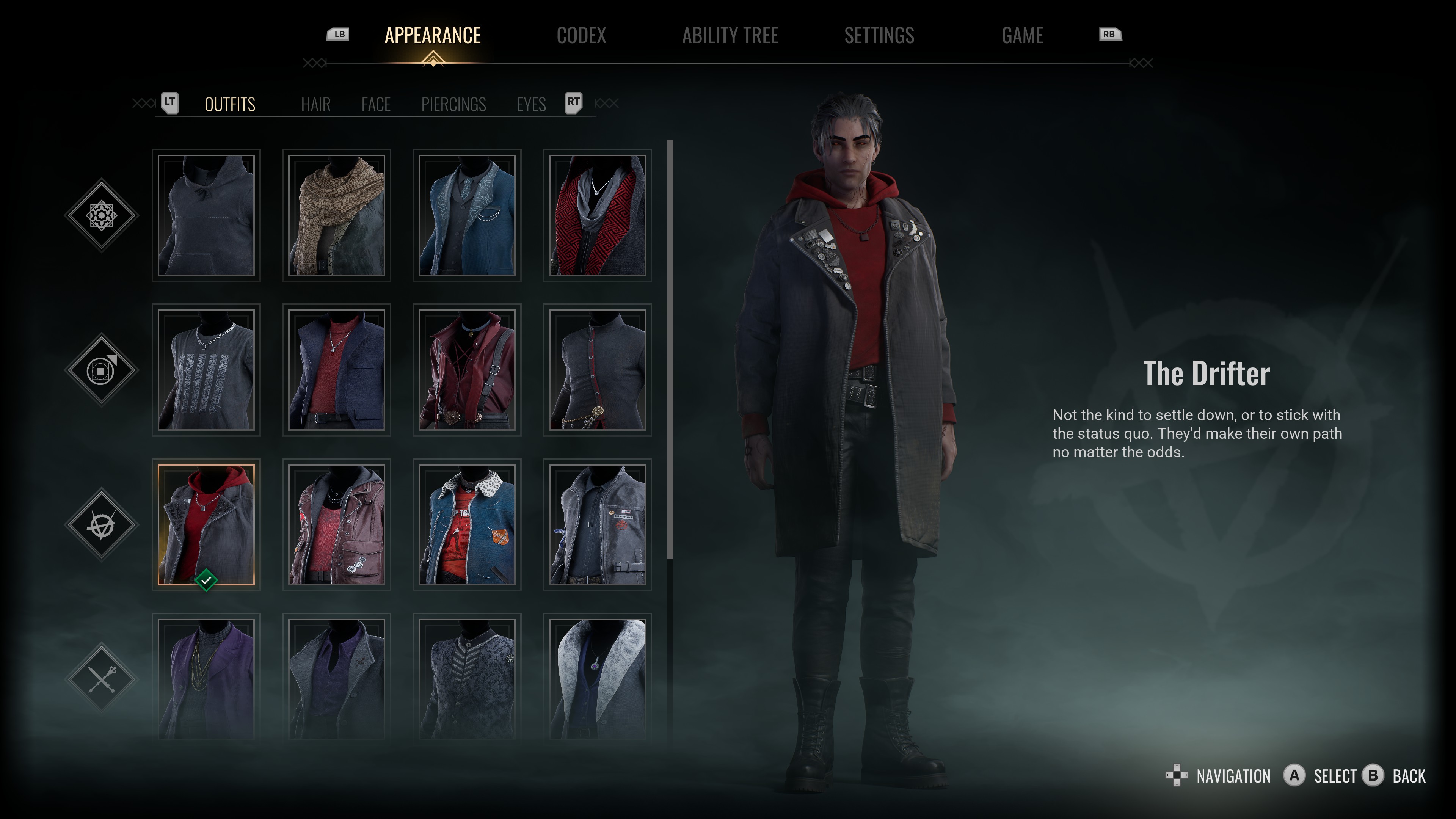Viewport: 1456px width, 819px height.
Task: Show the Piercings category
Action: 453,105
